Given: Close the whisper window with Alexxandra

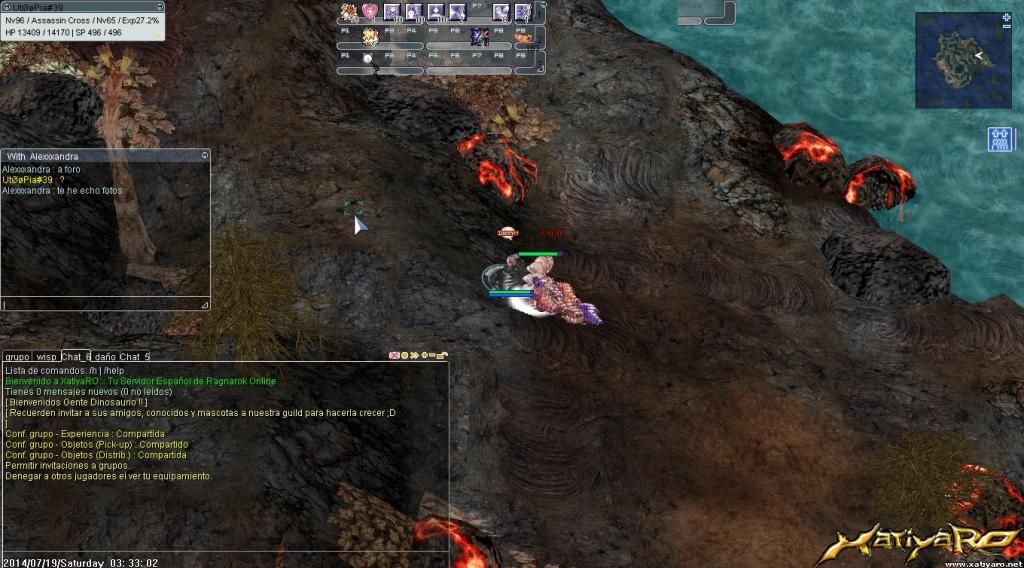Looking at the screenshot, I should click(x=205, y=155).
